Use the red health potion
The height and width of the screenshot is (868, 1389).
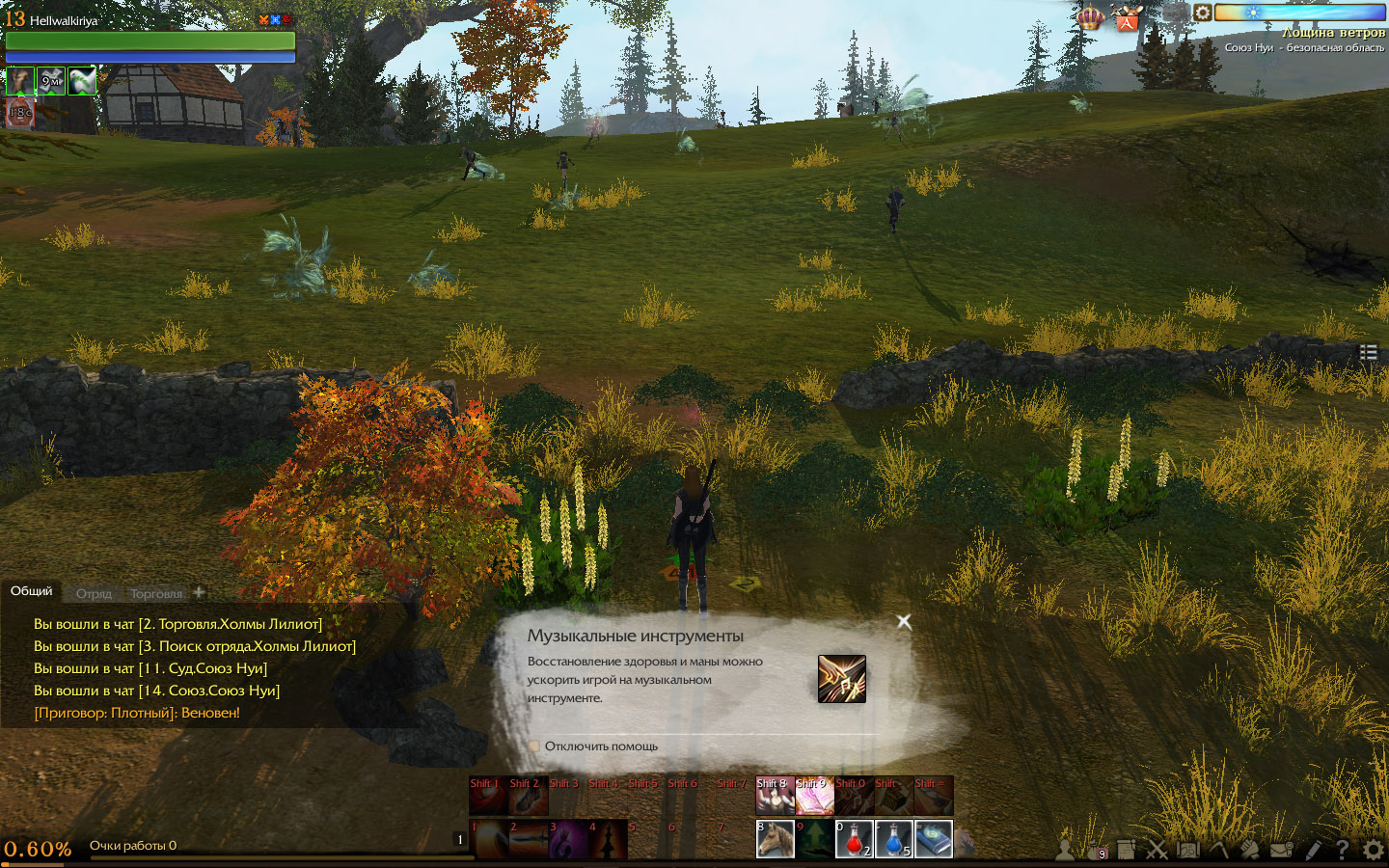(853, 838)
